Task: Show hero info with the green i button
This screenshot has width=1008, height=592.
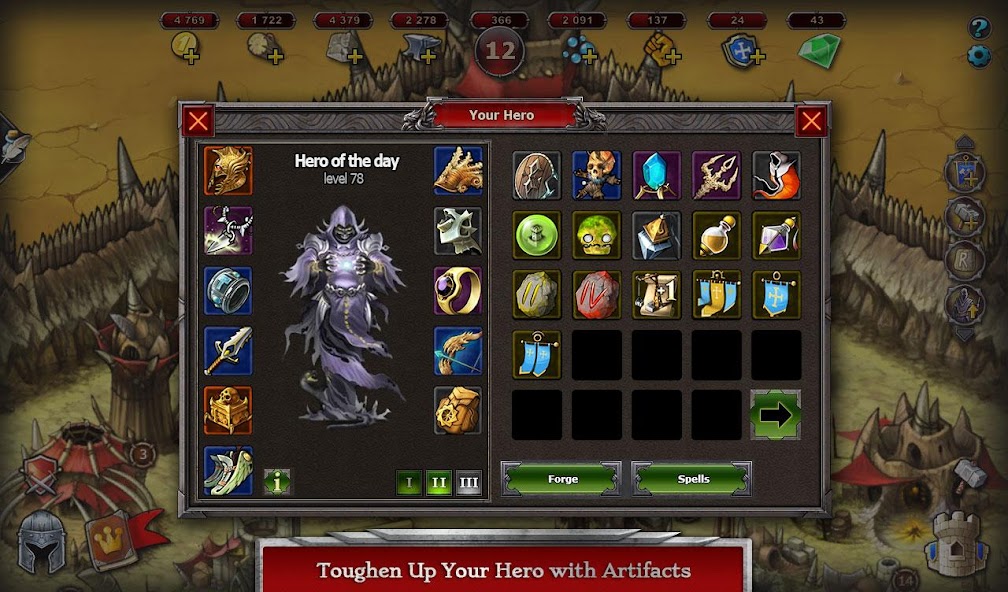Action: 277,481
